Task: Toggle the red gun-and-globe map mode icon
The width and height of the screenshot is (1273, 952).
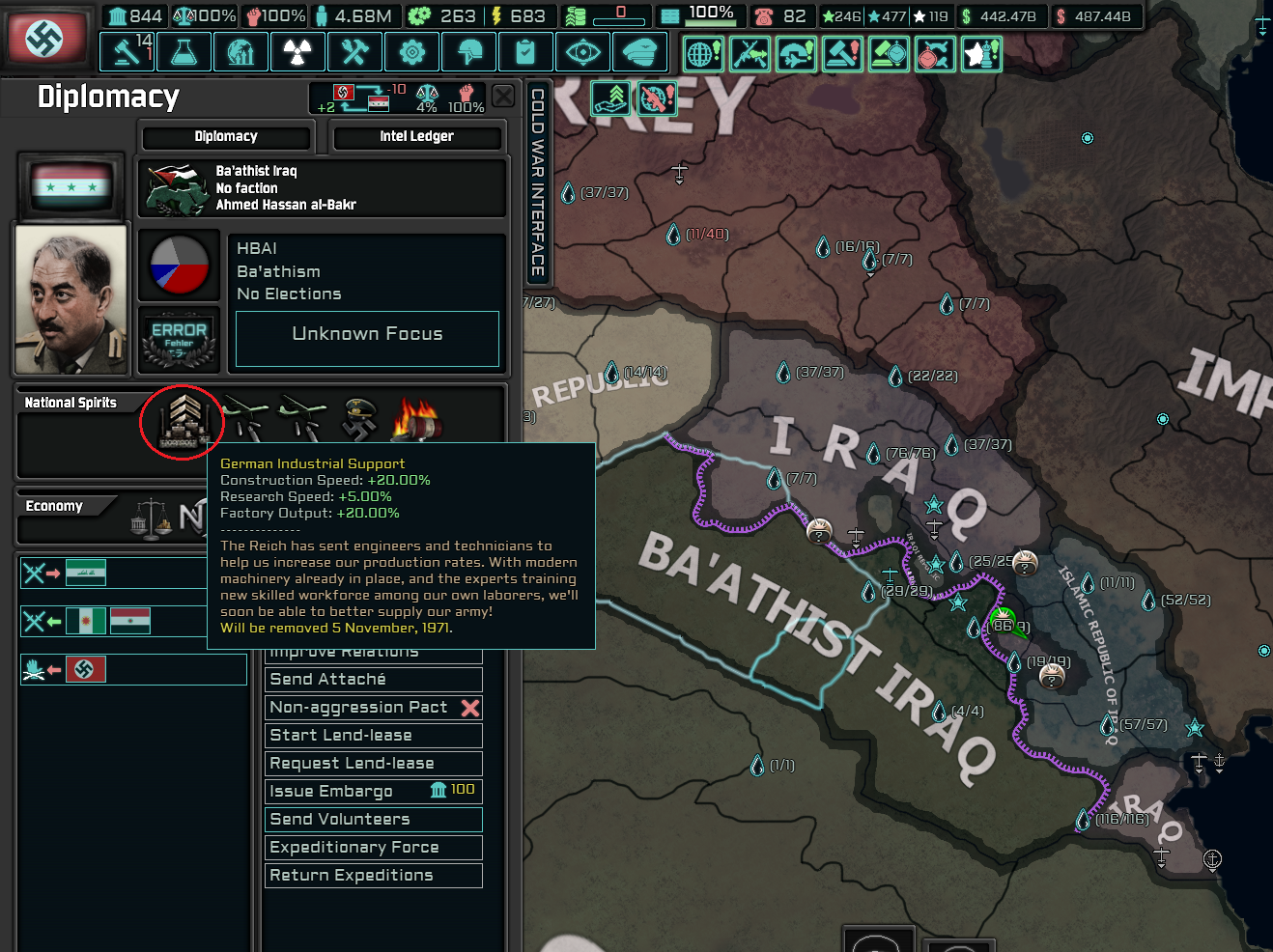Action: pyautogui.click(x=657, y=98)
